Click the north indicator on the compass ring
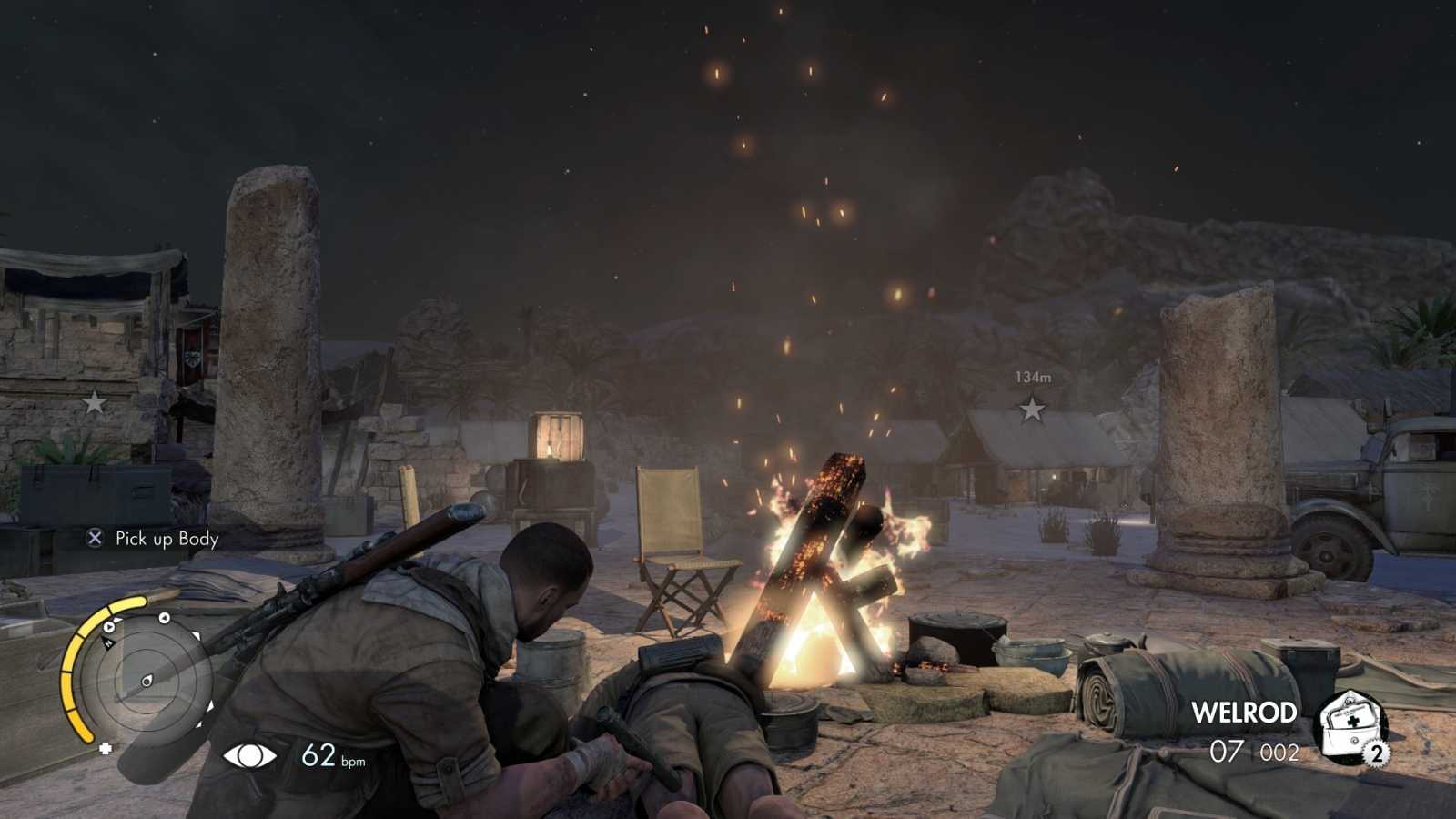This screenshot has width=1456, height=819. (x=108, y=642)
